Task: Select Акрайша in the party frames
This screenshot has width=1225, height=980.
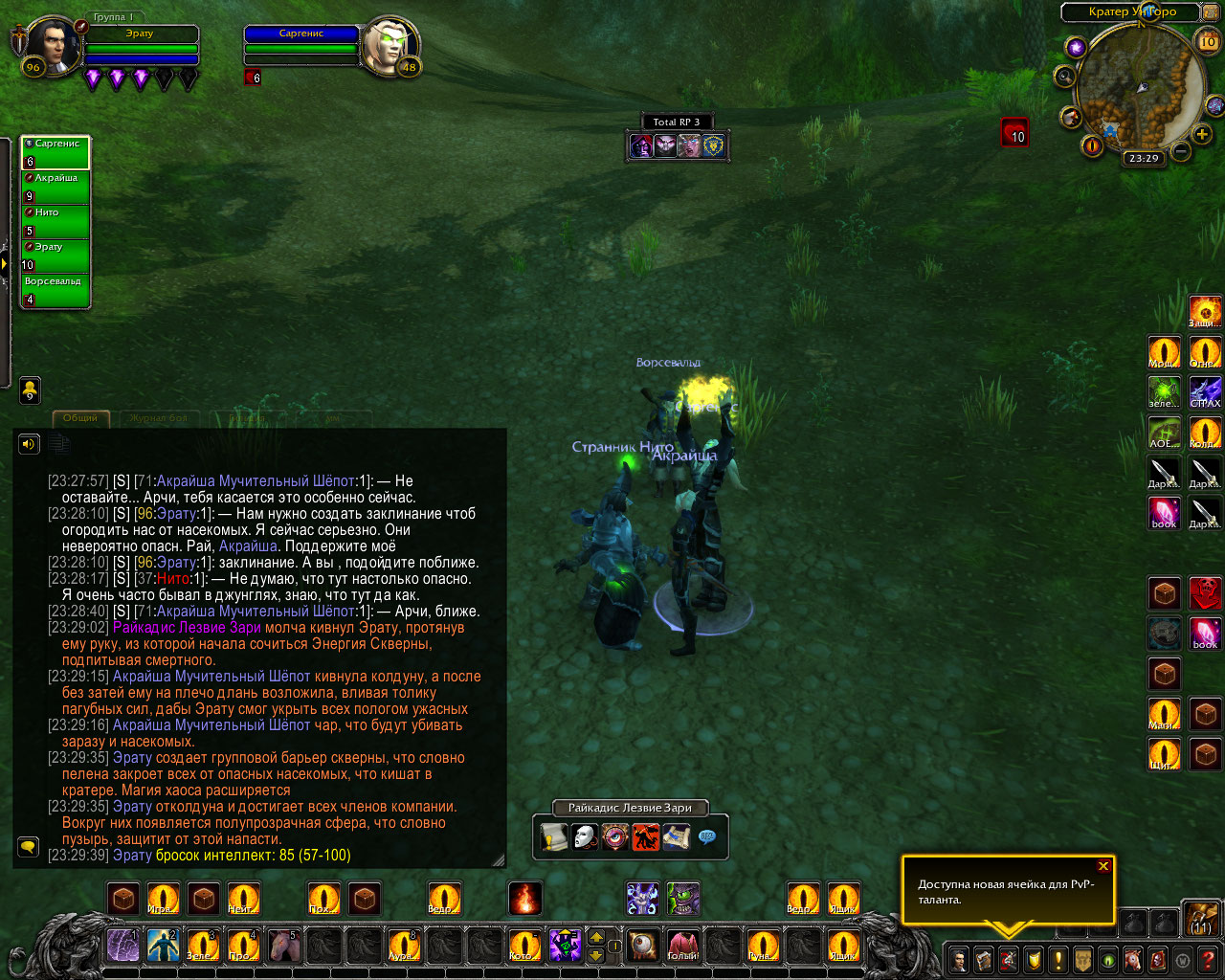Action: point(56,188)
